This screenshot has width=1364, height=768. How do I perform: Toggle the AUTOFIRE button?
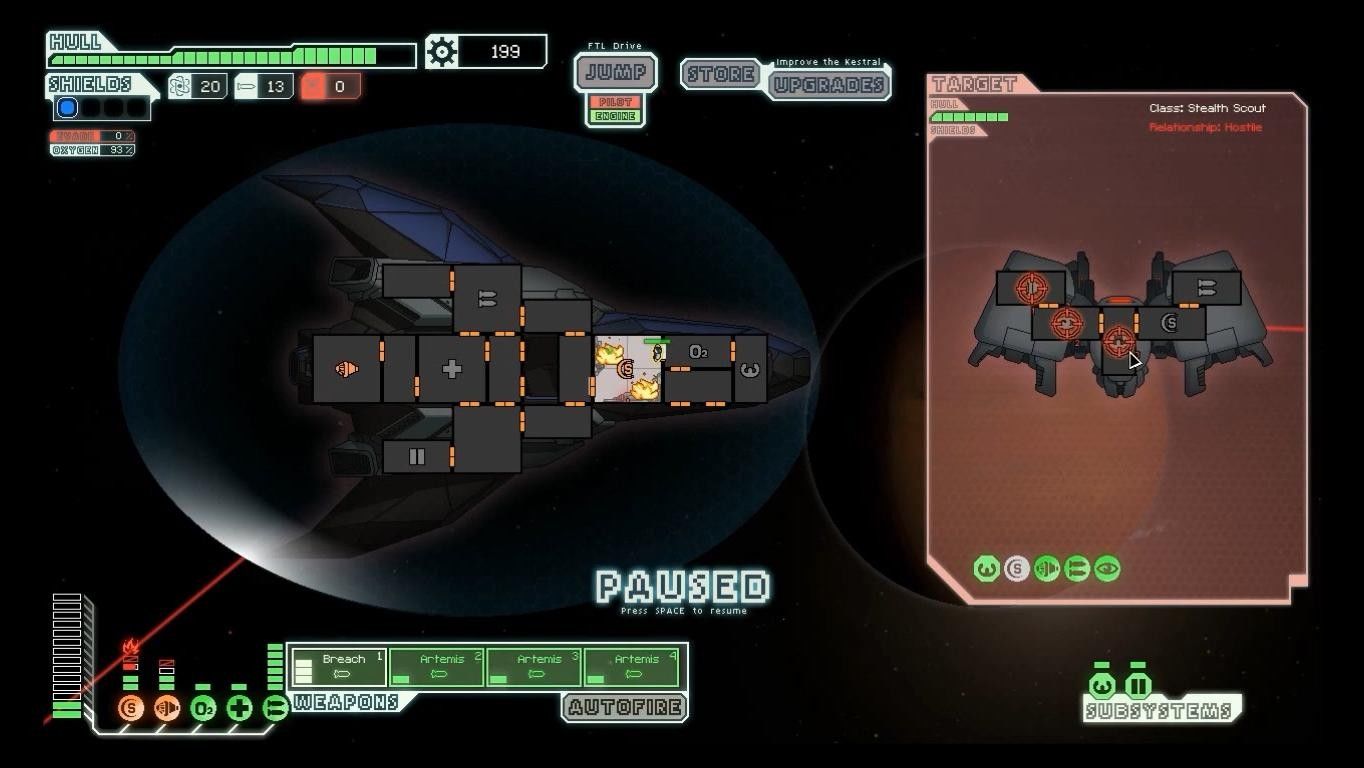pyautogui.click(x=624, y=708)
